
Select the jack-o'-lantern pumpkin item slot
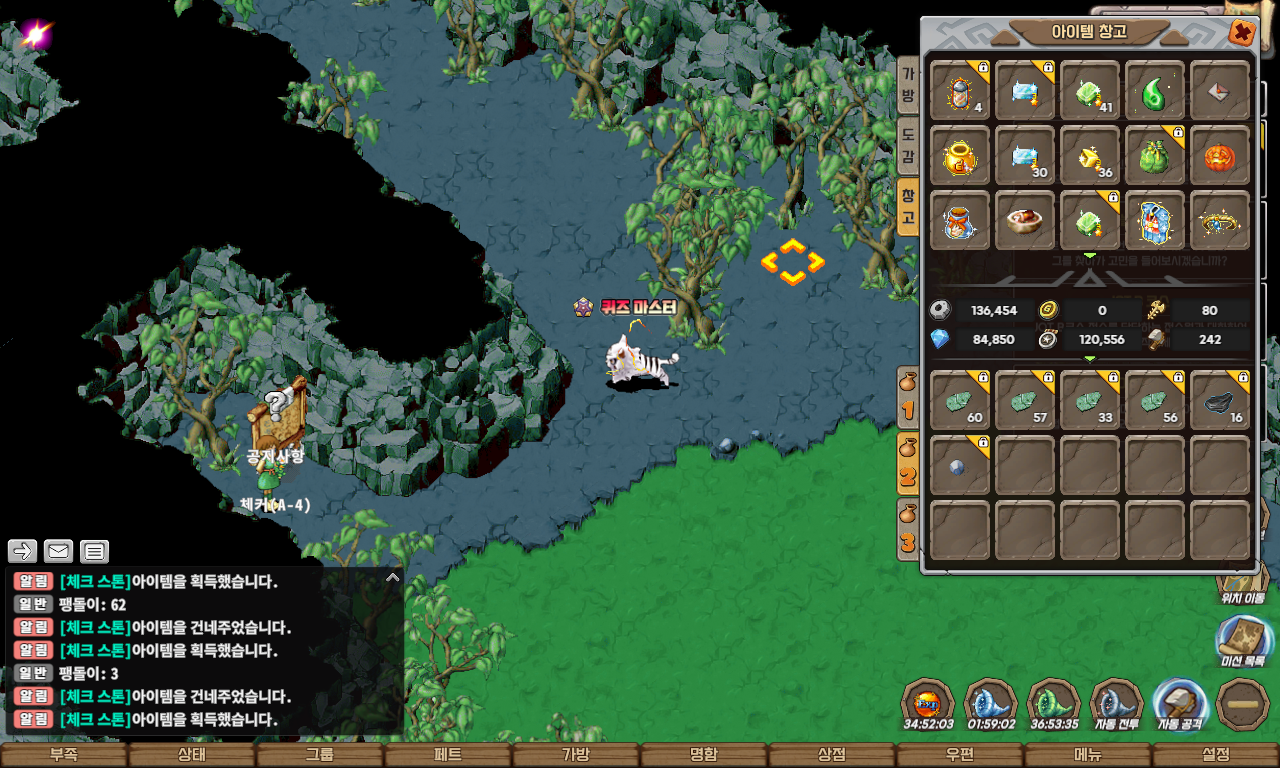point(1220,156)
